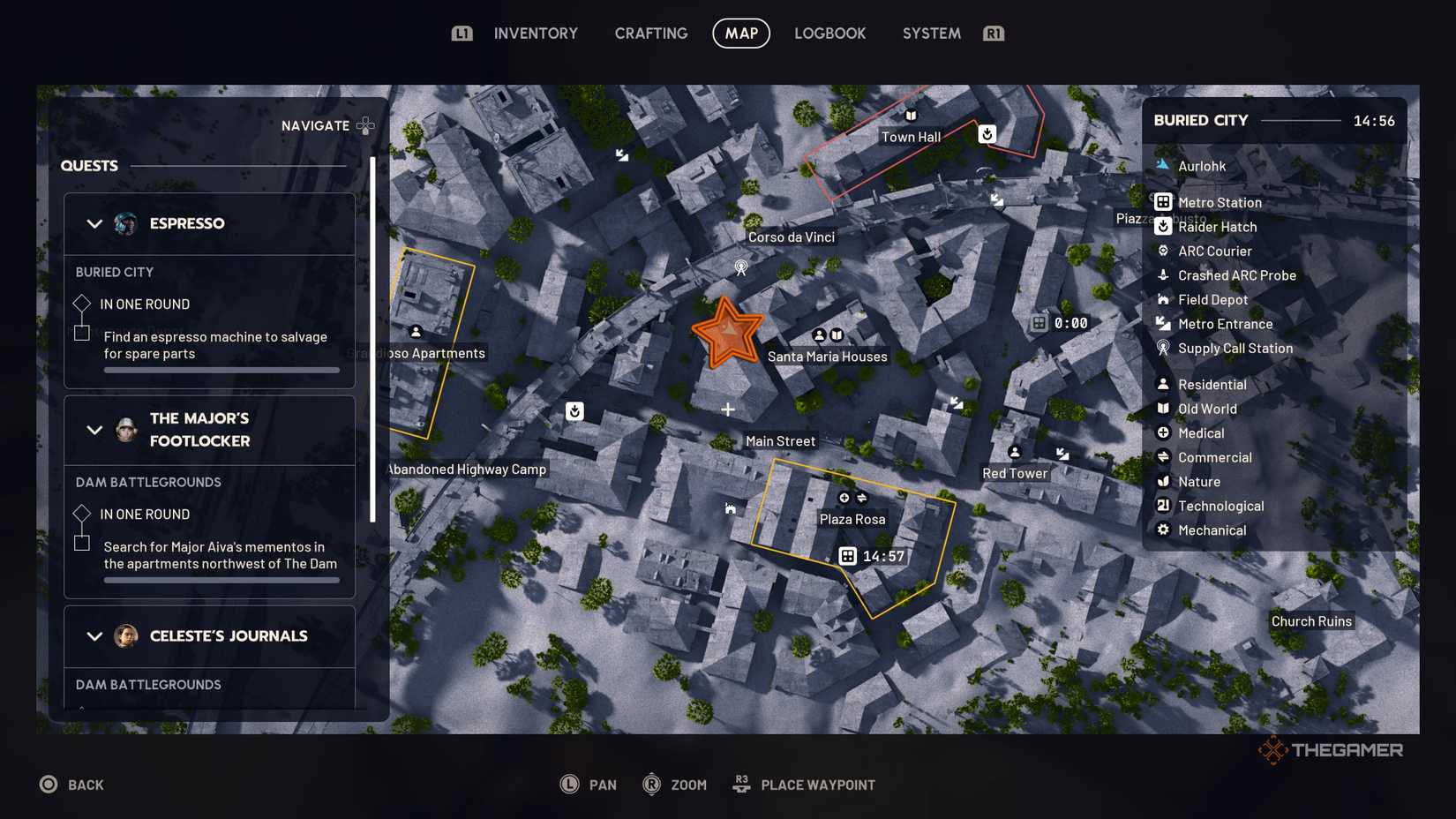The width and height of the screenshot is (1456, 819).
Task: Open the Logbook menu
Action: 829,33
